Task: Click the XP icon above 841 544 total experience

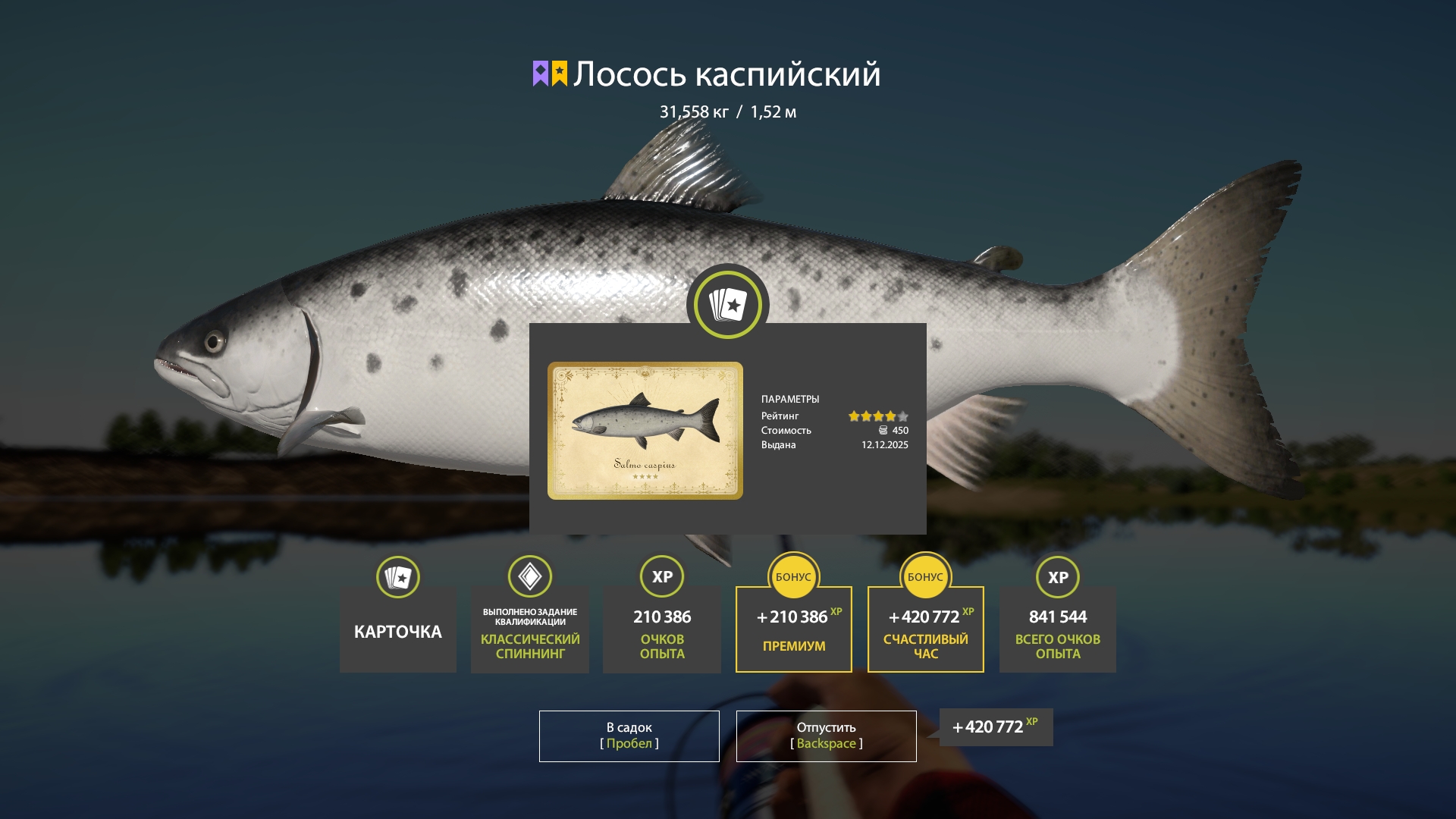Action: (x=1057, y=577)
